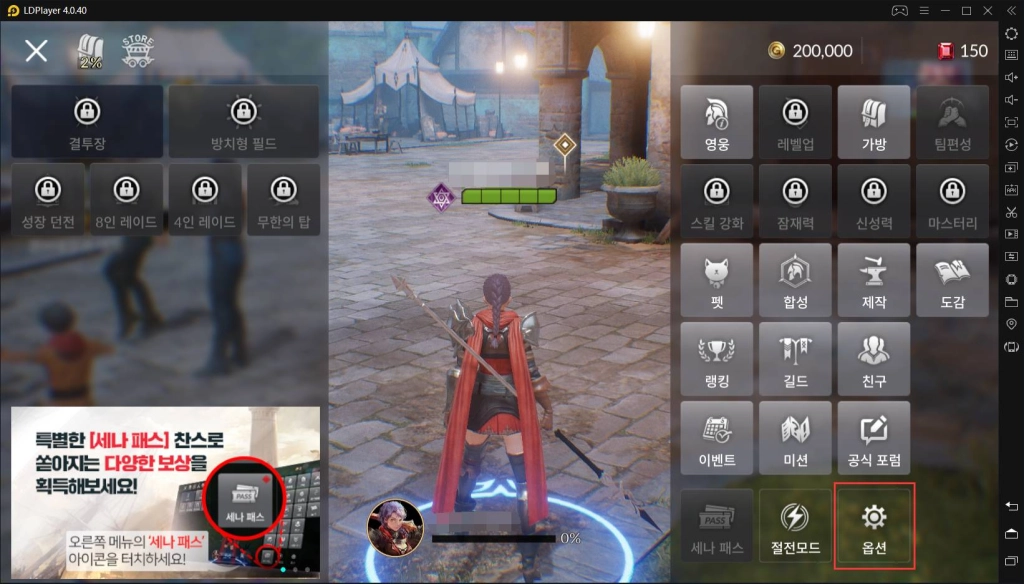Image resolution: width=1024 pixels, height=584 pixels.
Task: Open the 미션 (Mission) menu
Action: (795, 437)
